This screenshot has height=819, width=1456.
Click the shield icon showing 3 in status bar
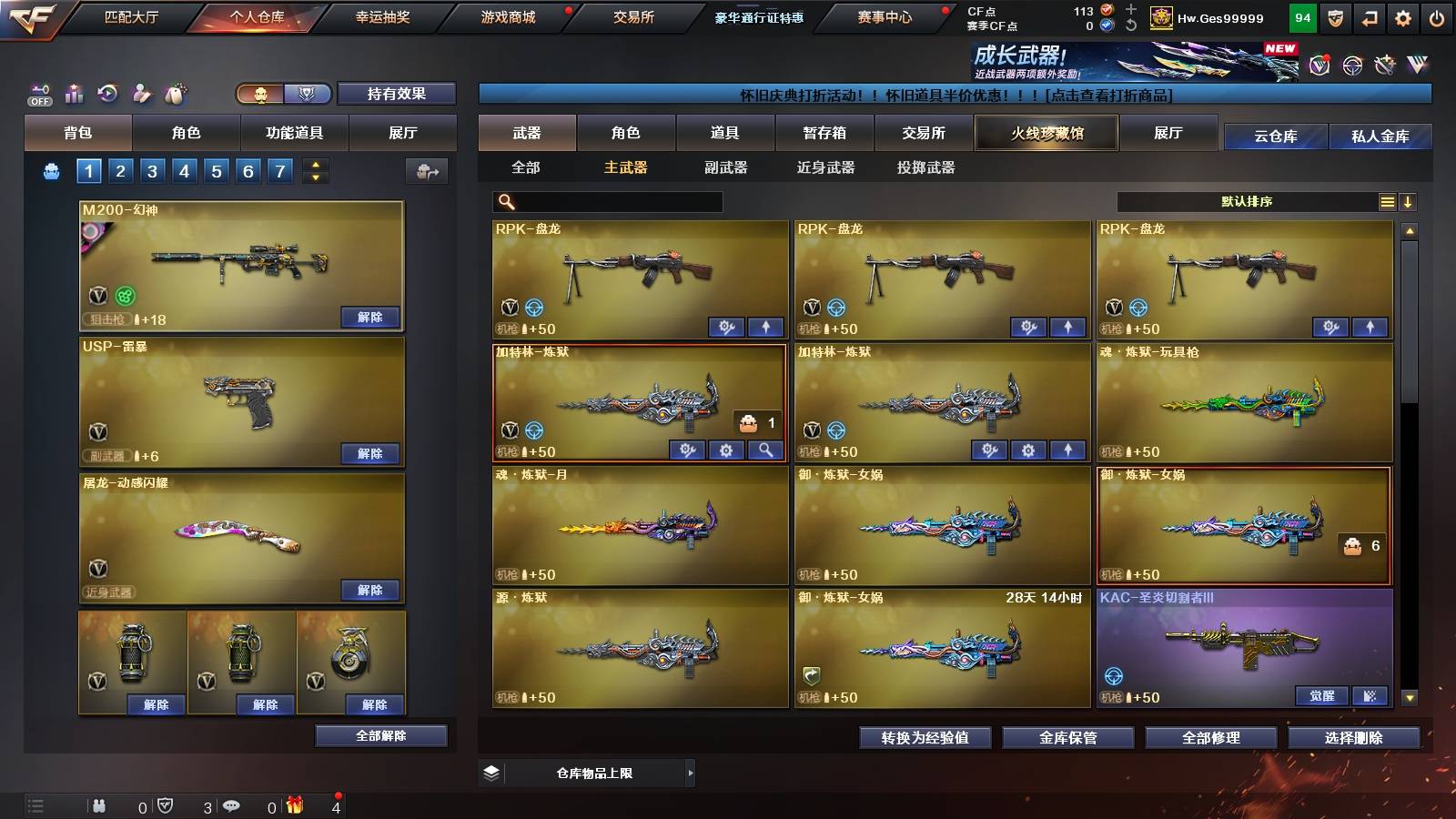(167, 805)
